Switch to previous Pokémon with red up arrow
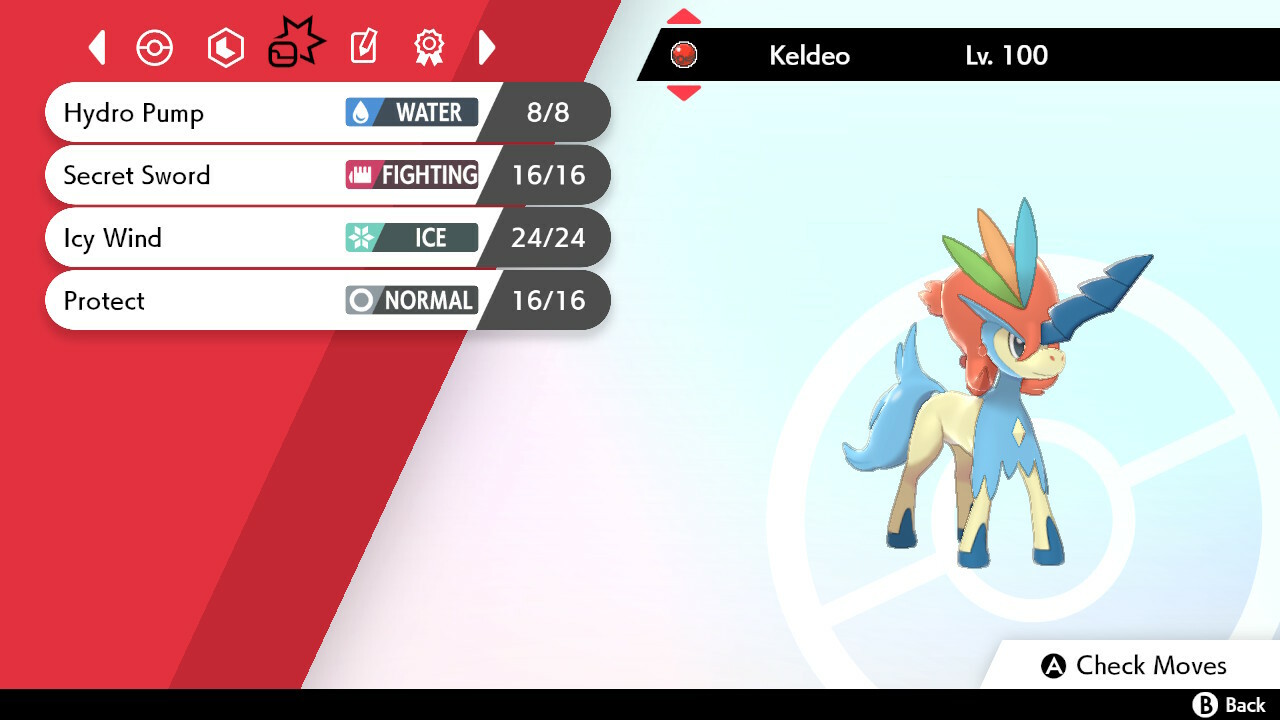Image resolution: width=1280 pixels, height=720 pixels. [x=683, y=17]
